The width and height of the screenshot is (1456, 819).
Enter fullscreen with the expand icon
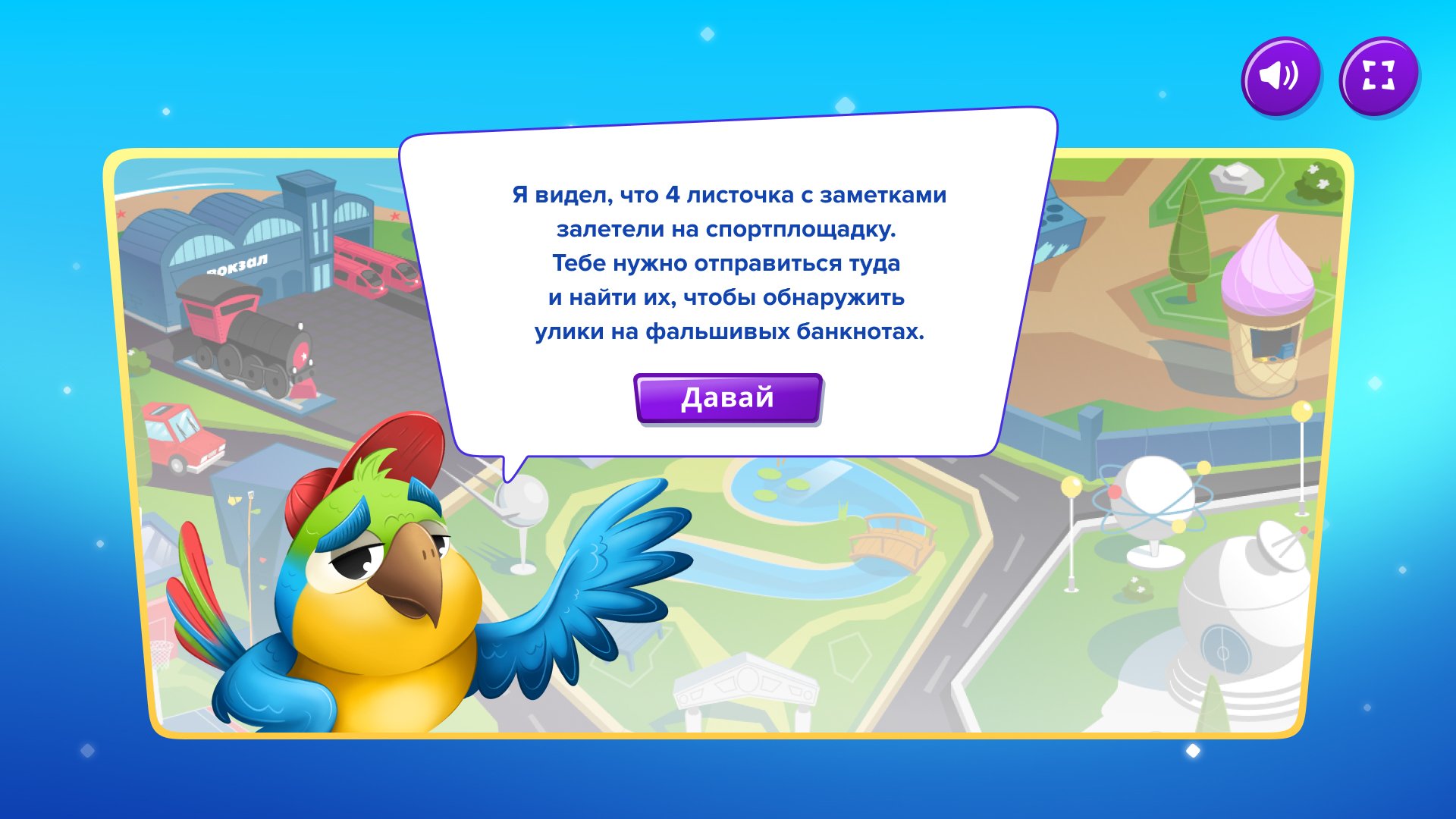click(1378, 76)
